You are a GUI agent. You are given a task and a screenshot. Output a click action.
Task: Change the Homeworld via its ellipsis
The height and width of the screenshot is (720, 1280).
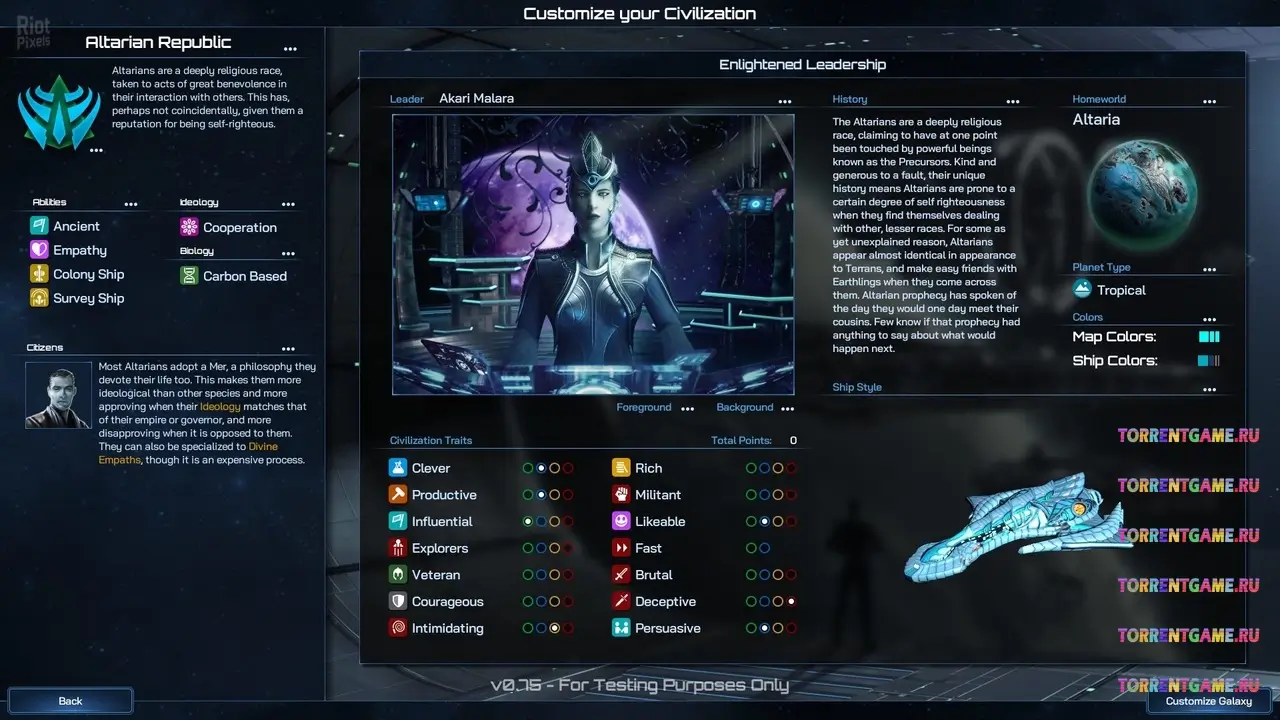click(x=1210, y=101)
